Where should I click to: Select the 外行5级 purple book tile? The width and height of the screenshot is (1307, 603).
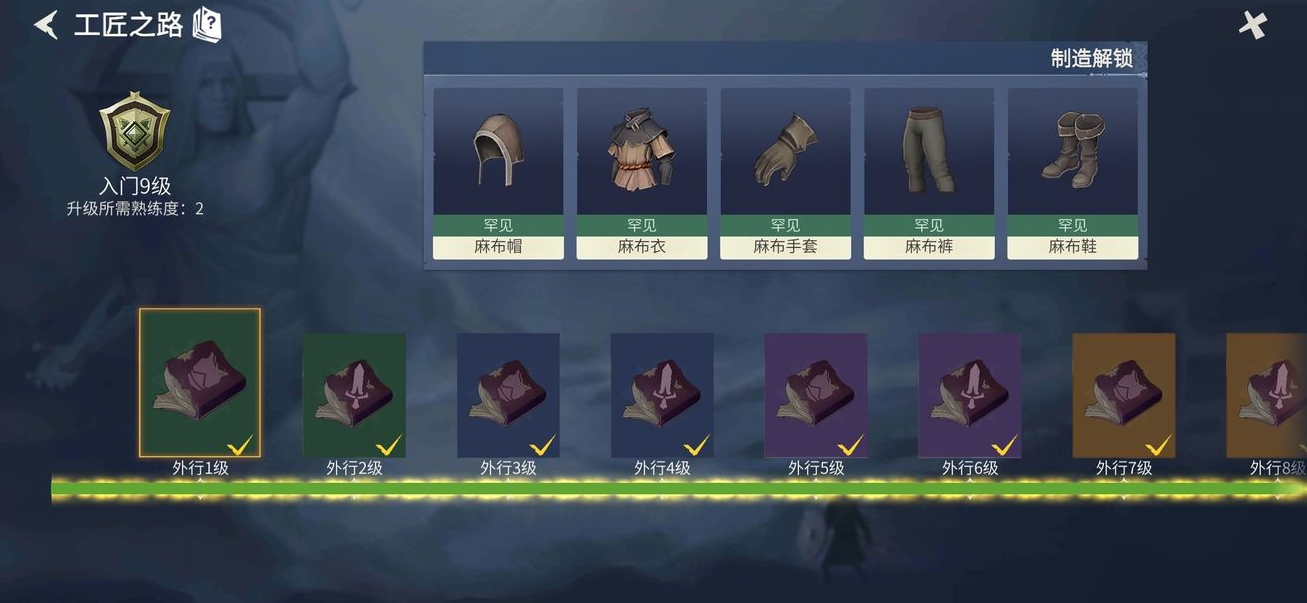click(x=816, y=395)
